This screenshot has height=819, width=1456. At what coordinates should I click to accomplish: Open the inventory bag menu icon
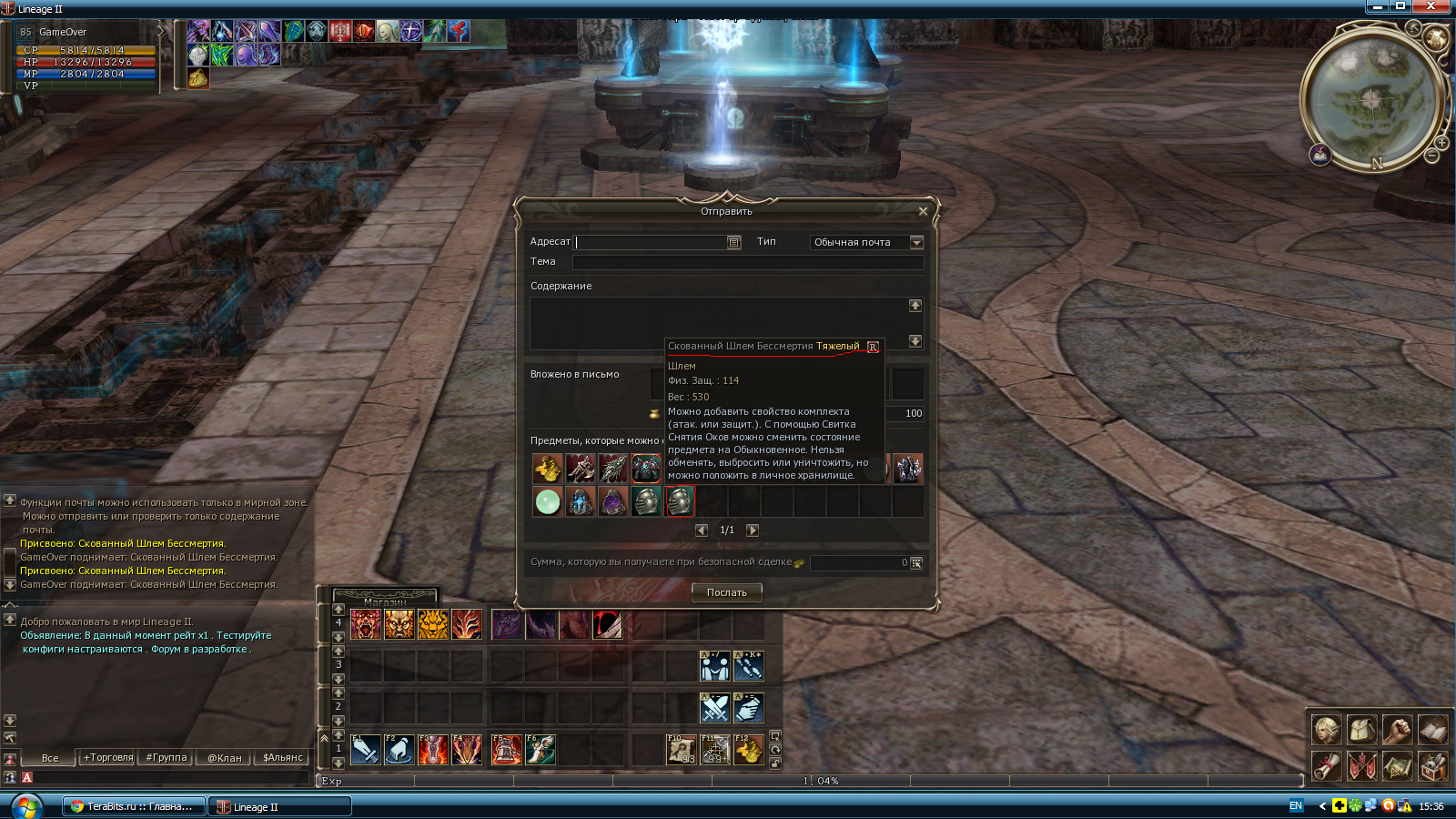1361,730
